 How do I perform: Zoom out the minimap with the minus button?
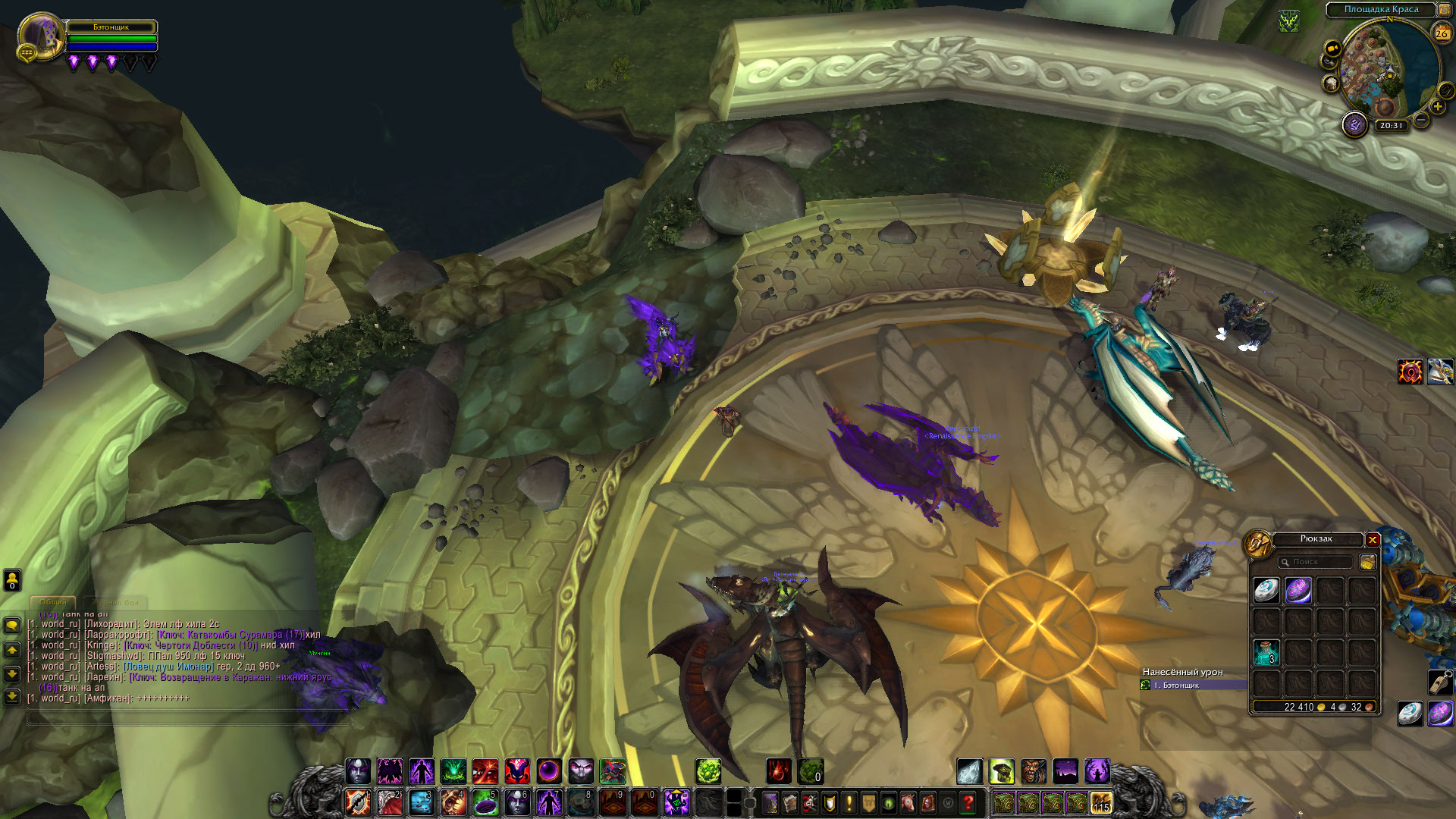(x=1421, y=120)
